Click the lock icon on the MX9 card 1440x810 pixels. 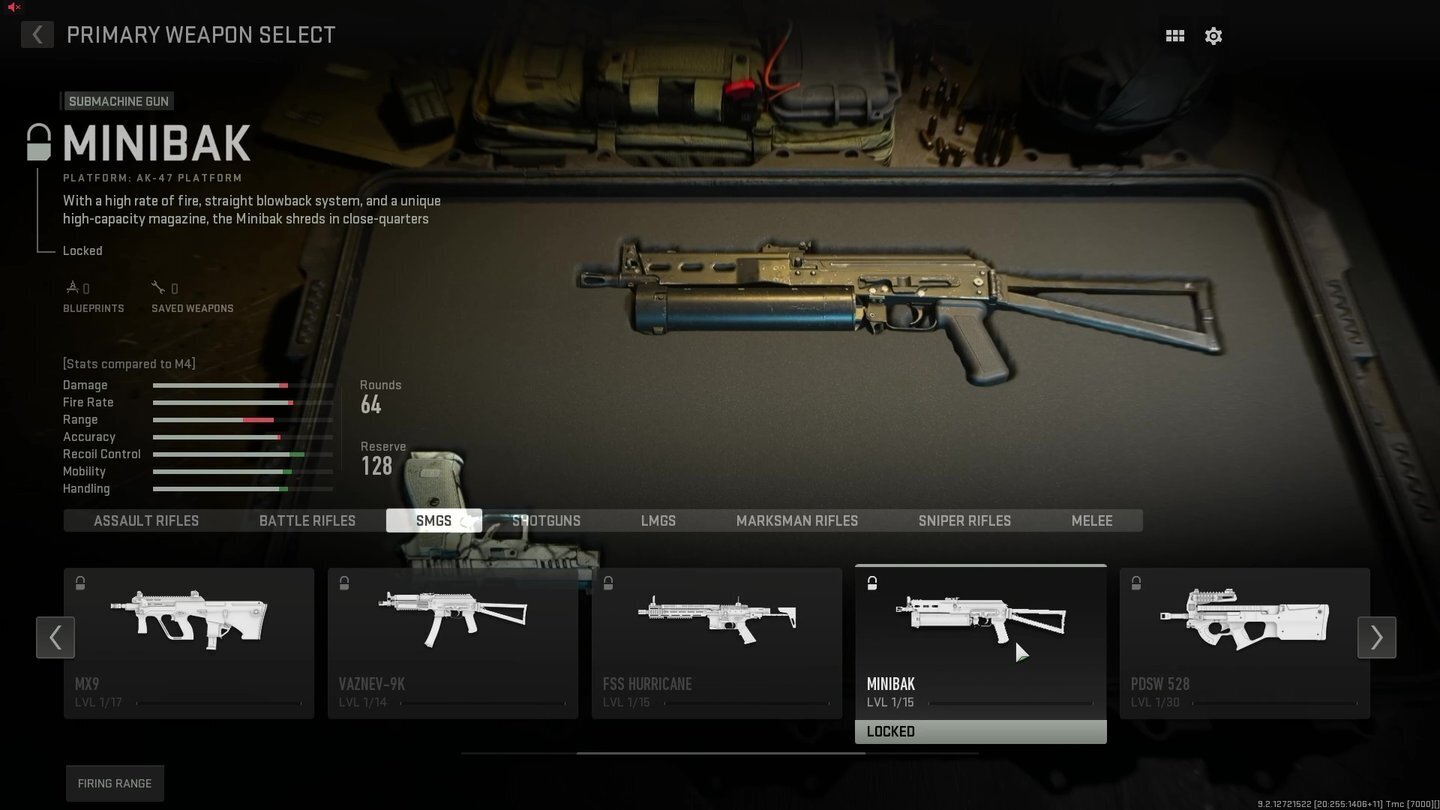pyautogui.click(x=79, y=582)
